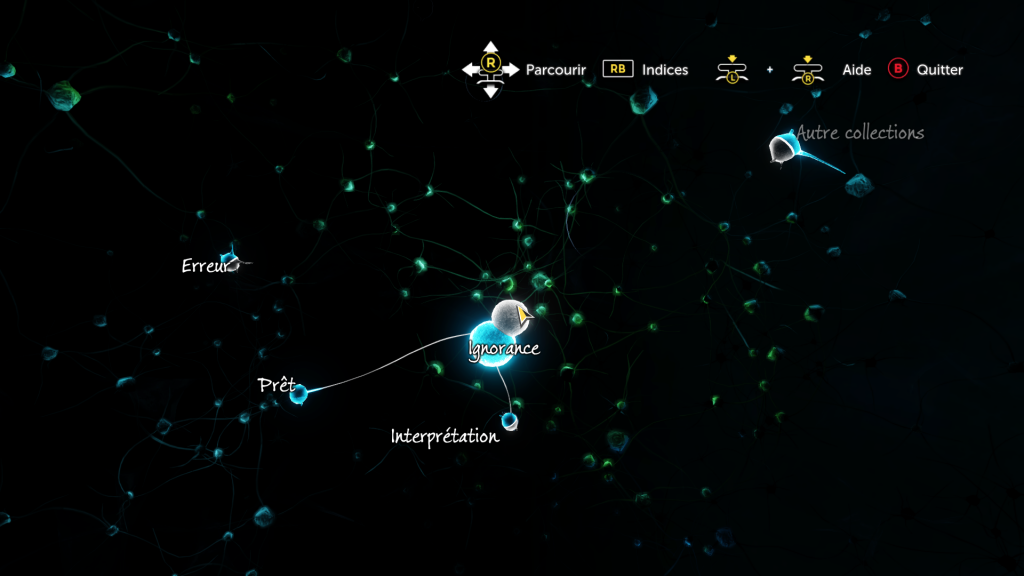The height and width of the screenshot is (576, 1024).
Task: Open the Autre collections node
Action: [x=783, y=149]
